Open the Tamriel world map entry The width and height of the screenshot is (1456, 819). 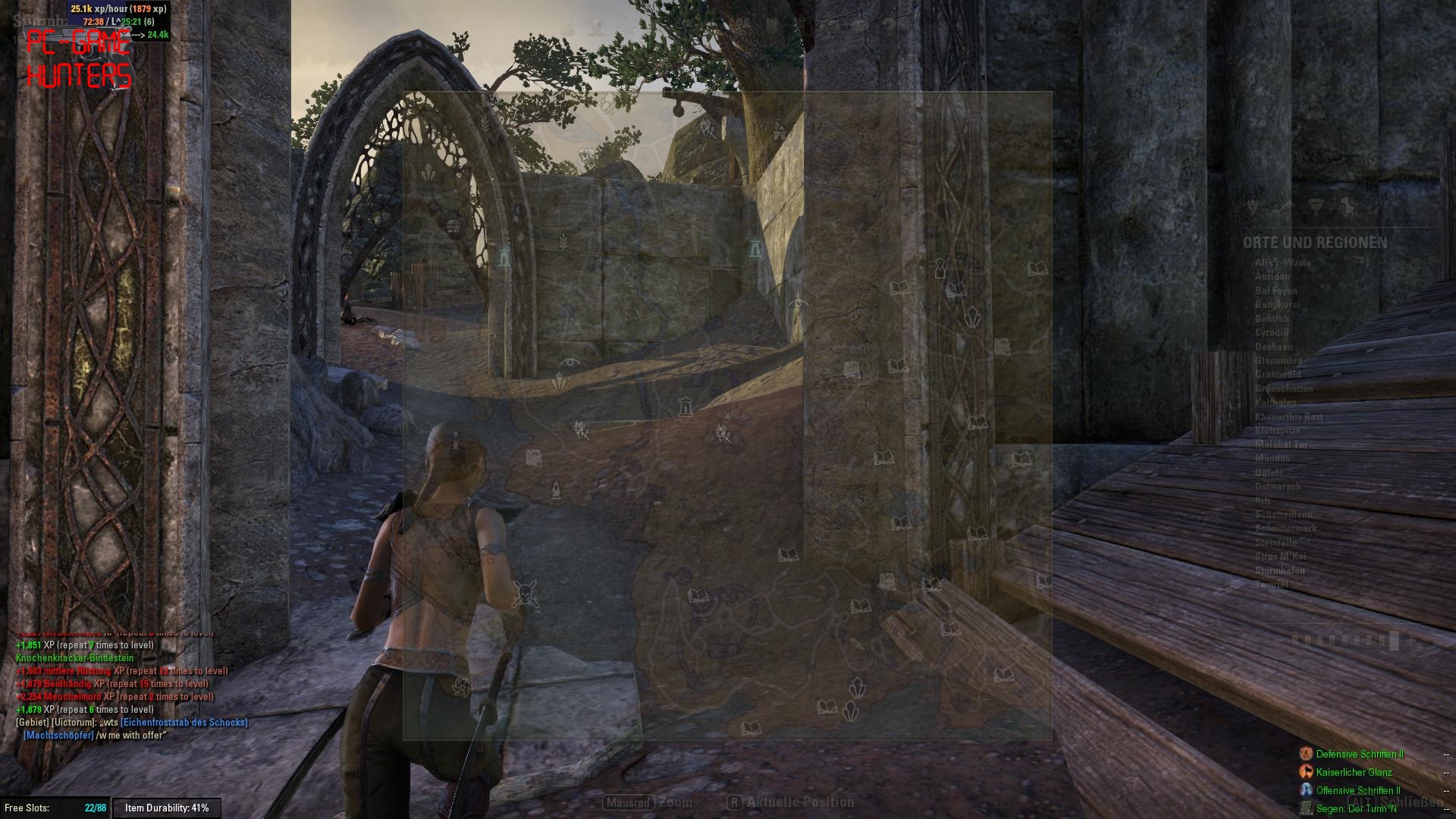pos(1271,585)
